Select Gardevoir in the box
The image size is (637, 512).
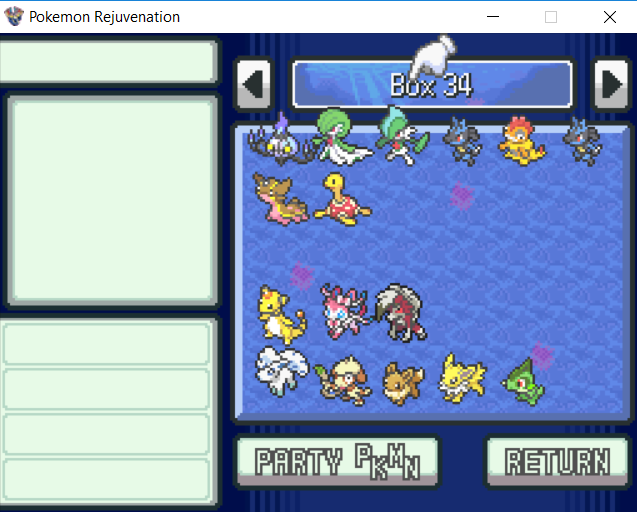[340, 136]
